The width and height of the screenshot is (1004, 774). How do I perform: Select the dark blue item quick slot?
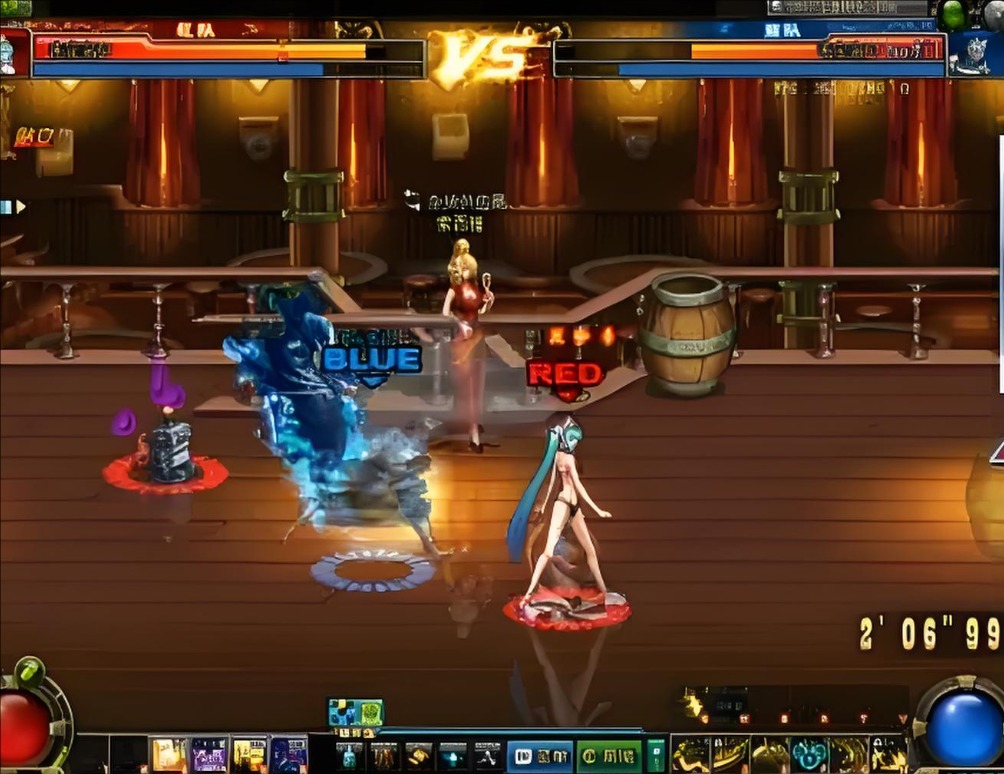(x=289, y=755)
